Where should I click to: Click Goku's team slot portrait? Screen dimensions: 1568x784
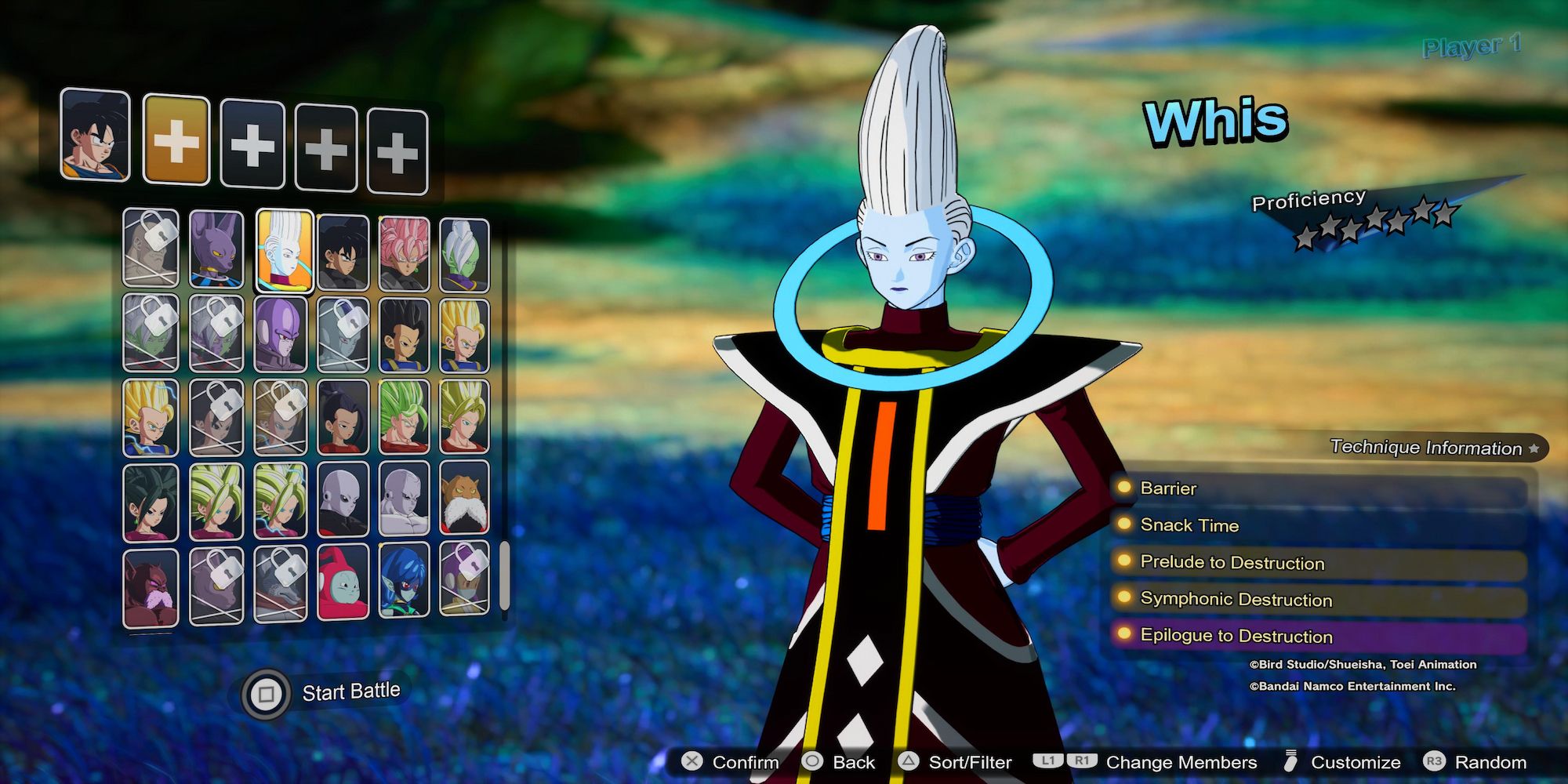[x=95, y=135]
